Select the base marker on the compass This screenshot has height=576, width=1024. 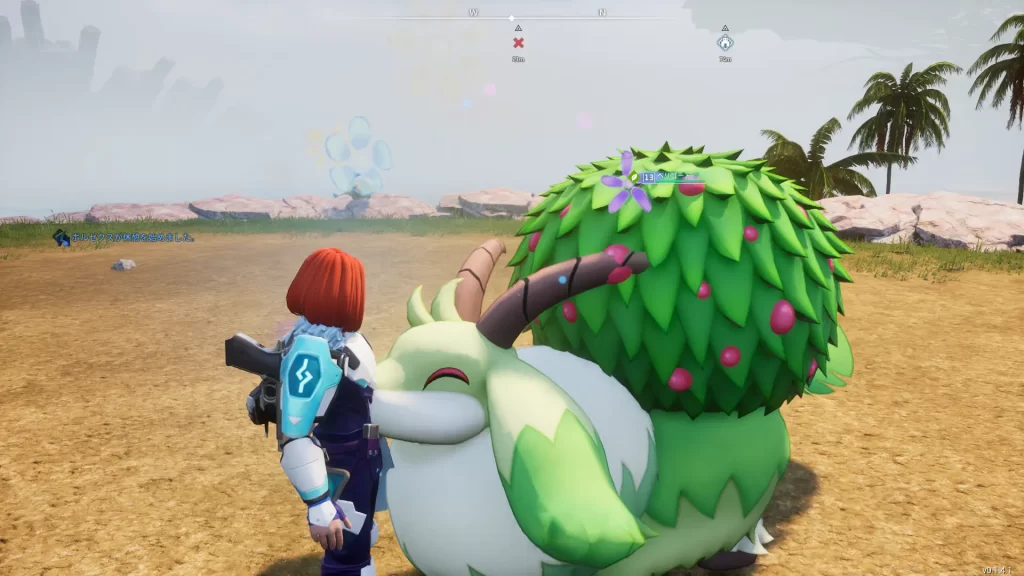pyautogui.click(x=724, y=43)
